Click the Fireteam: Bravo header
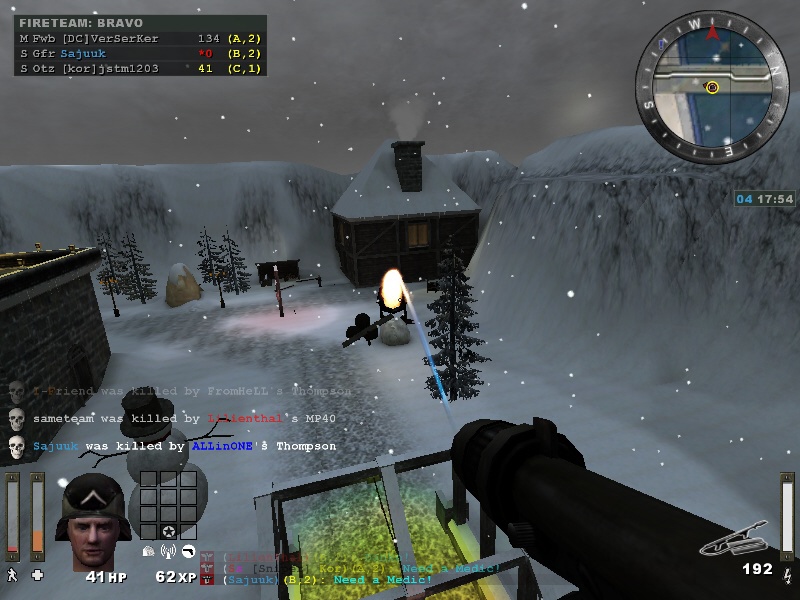Image resolution: width=800 pixels, height=600 pixels. click(x=81, y=23)
